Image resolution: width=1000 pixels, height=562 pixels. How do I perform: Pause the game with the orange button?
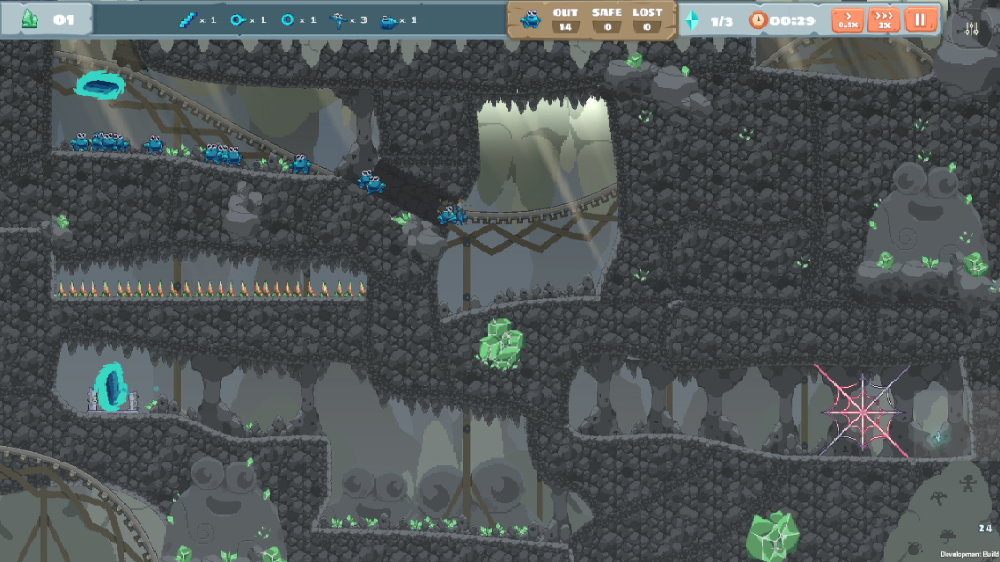coord(918,20)
